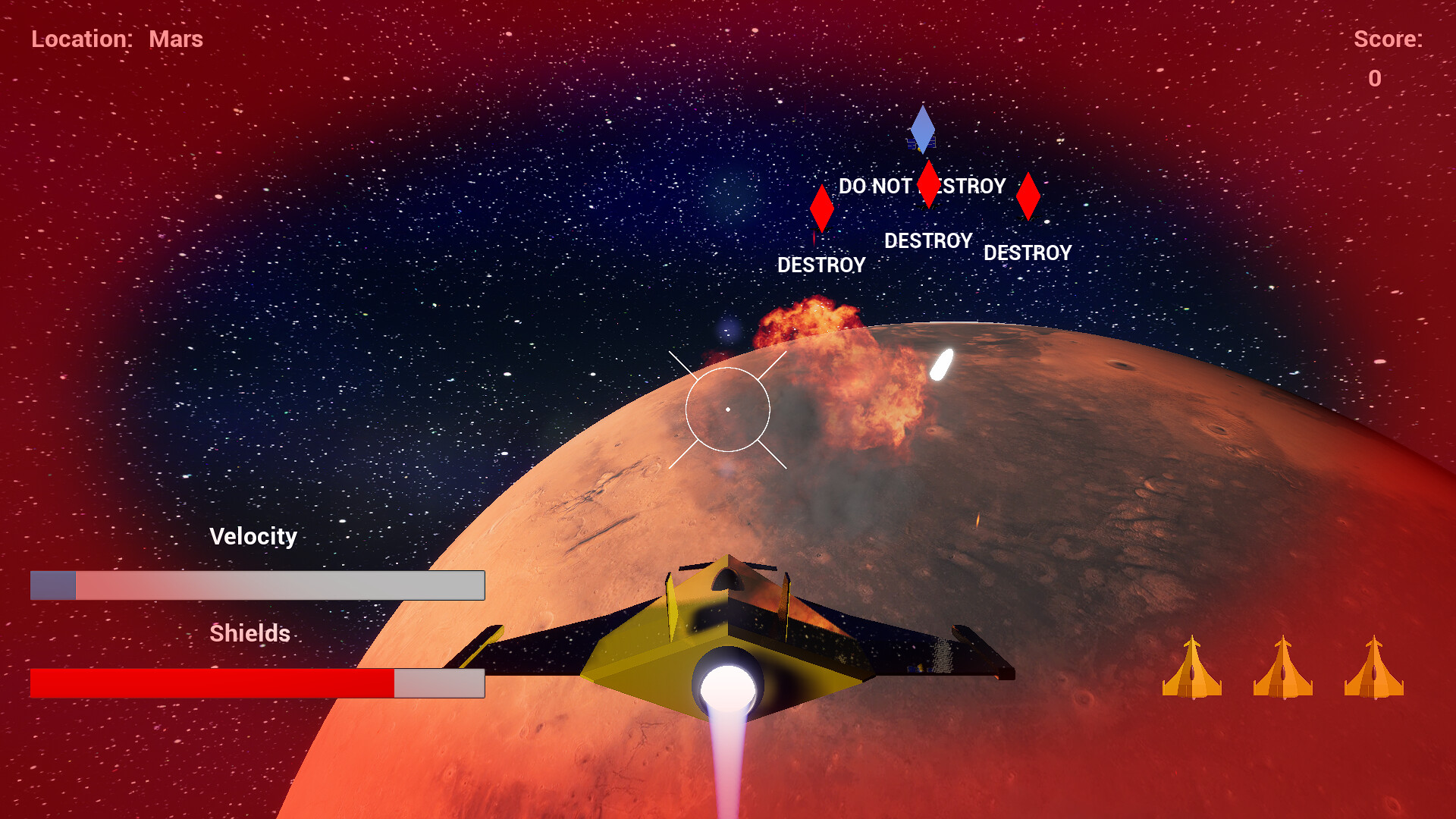The height and width of the screenshot is (819, 1456).
Task: Click the Shields text label
Action: pyautogui.click(x=250, y=633)
